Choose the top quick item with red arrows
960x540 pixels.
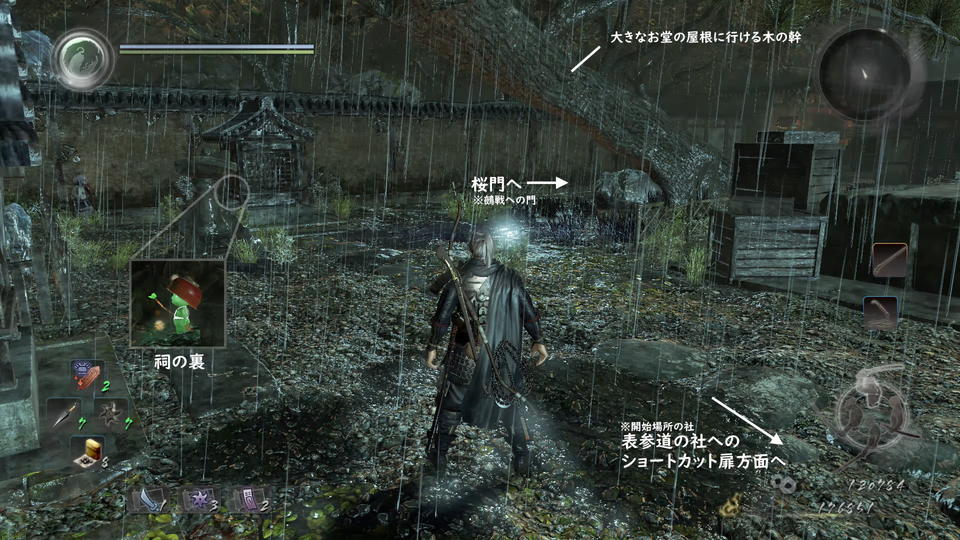(87, 375)
